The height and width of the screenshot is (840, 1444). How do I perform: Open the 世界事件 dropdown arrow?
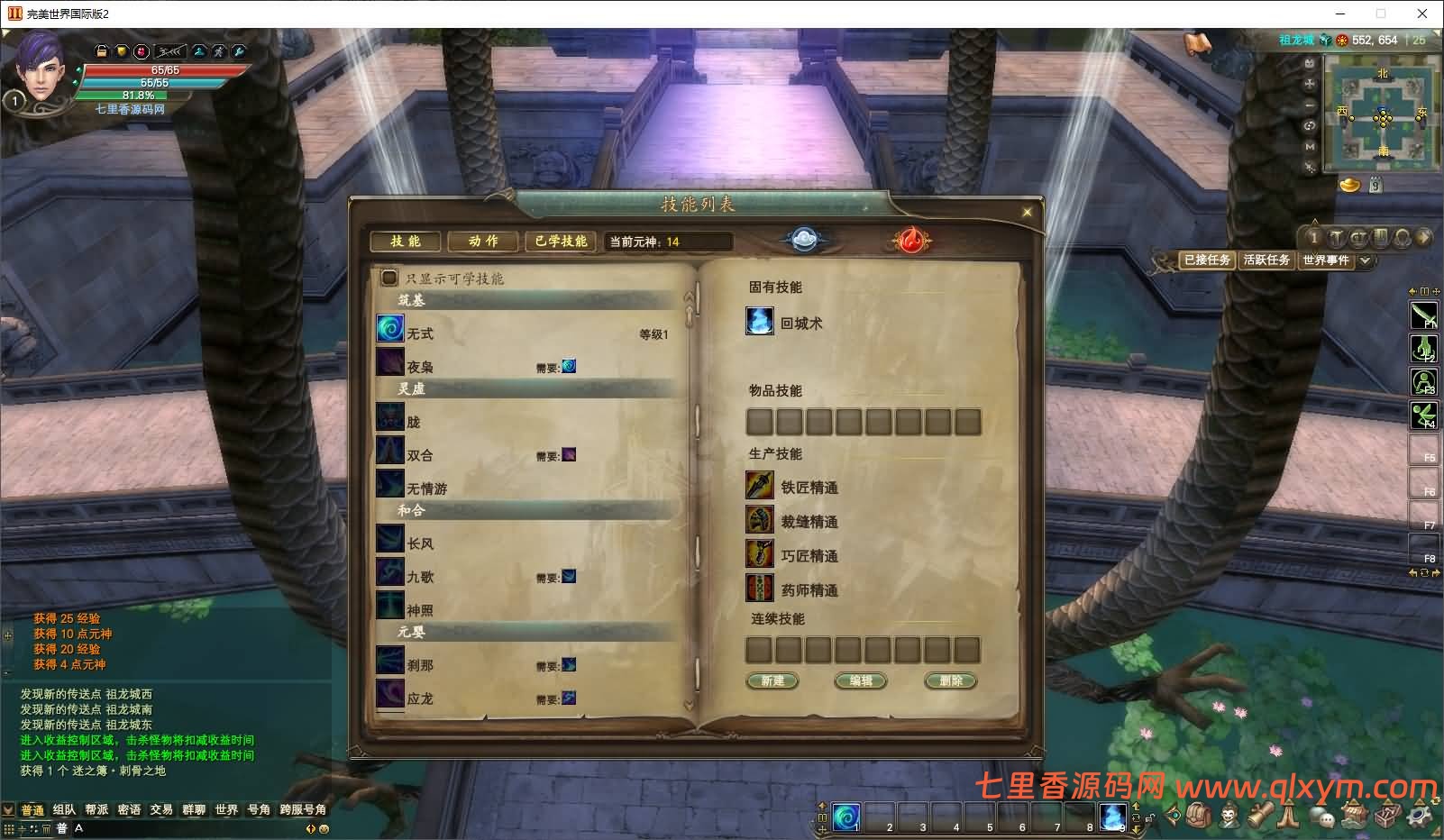pyautogui.click(x=1364, y=261)
